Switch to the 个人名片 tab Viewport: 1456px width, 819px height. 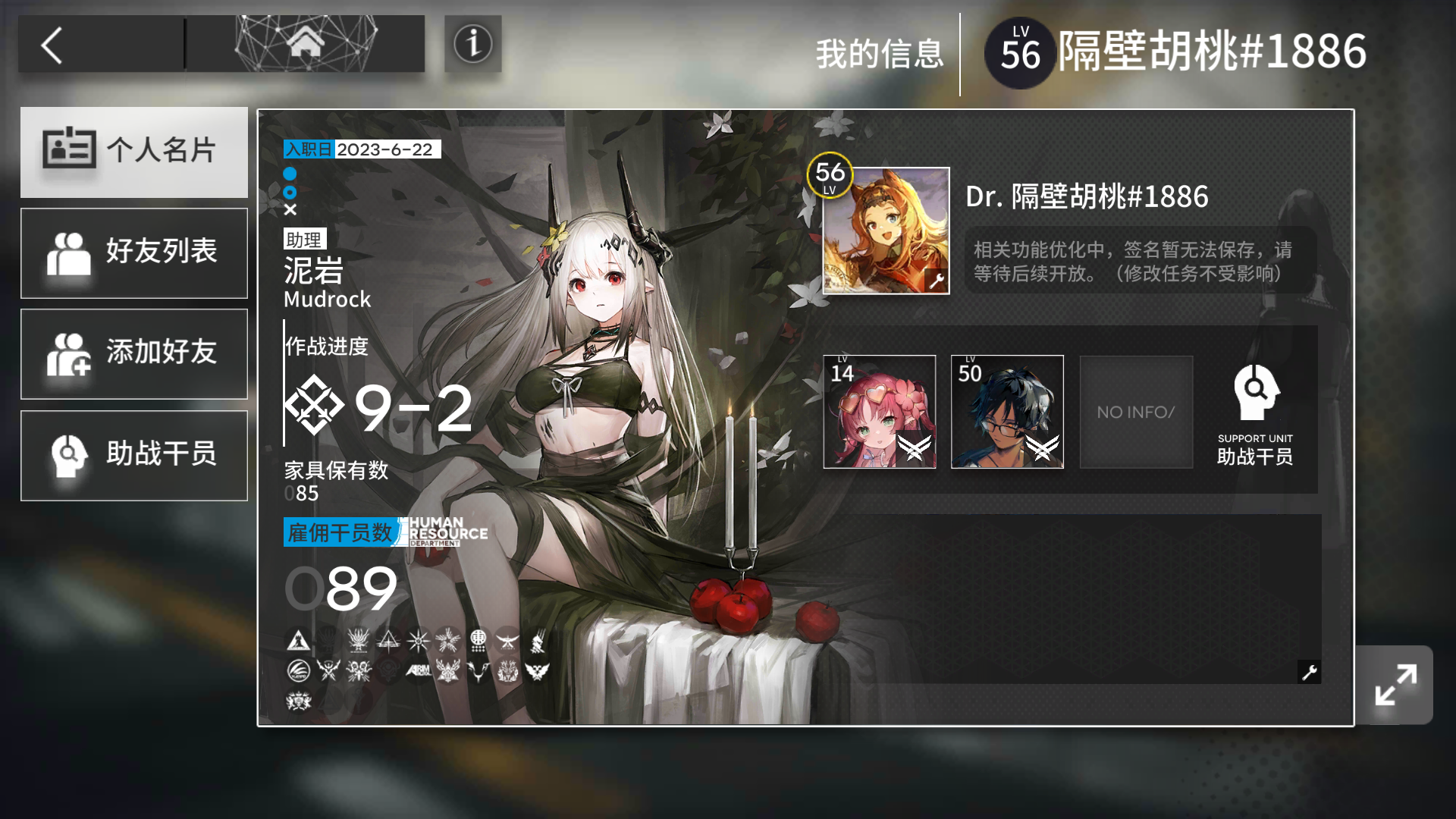(x=134, y=152)
